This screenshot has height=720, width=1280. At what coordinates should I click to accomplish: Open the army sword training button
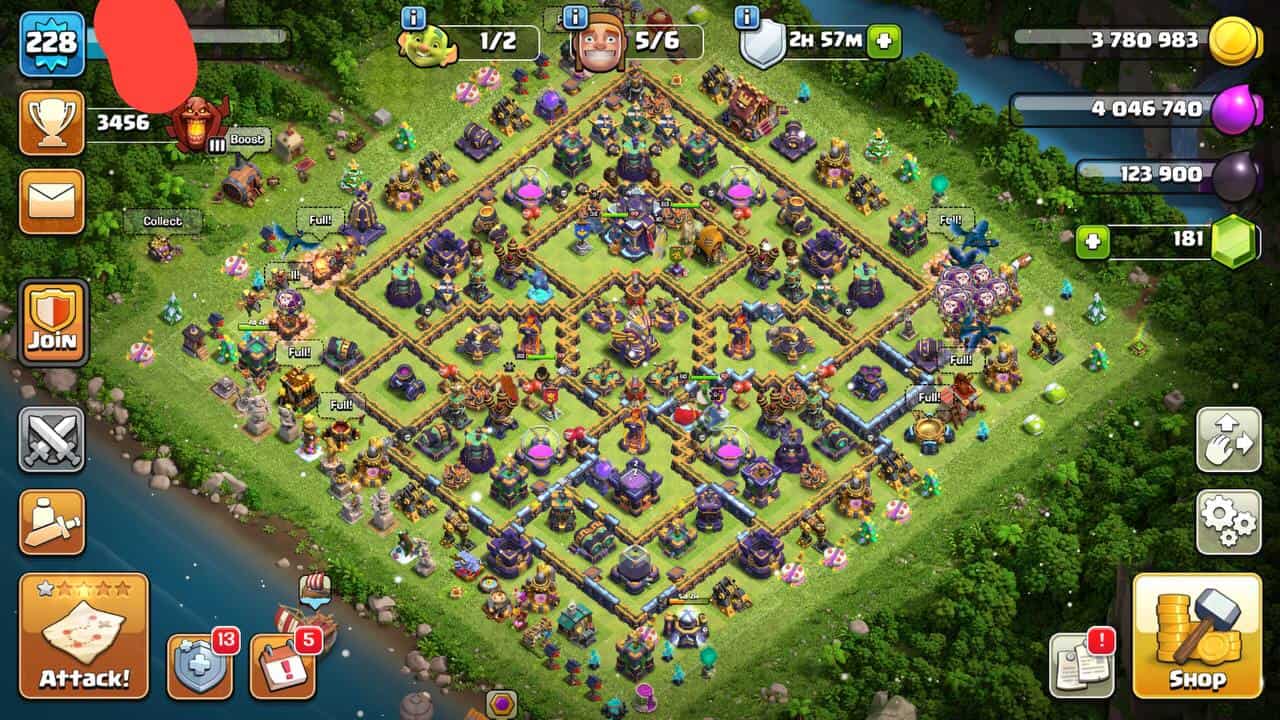(52, 522)
